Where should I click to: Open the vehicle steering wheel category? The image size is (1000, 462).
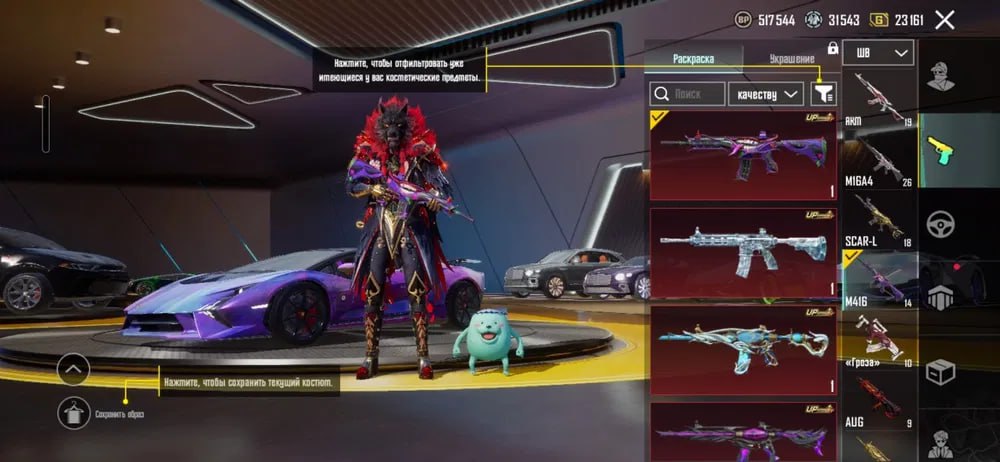coord(940,222)
